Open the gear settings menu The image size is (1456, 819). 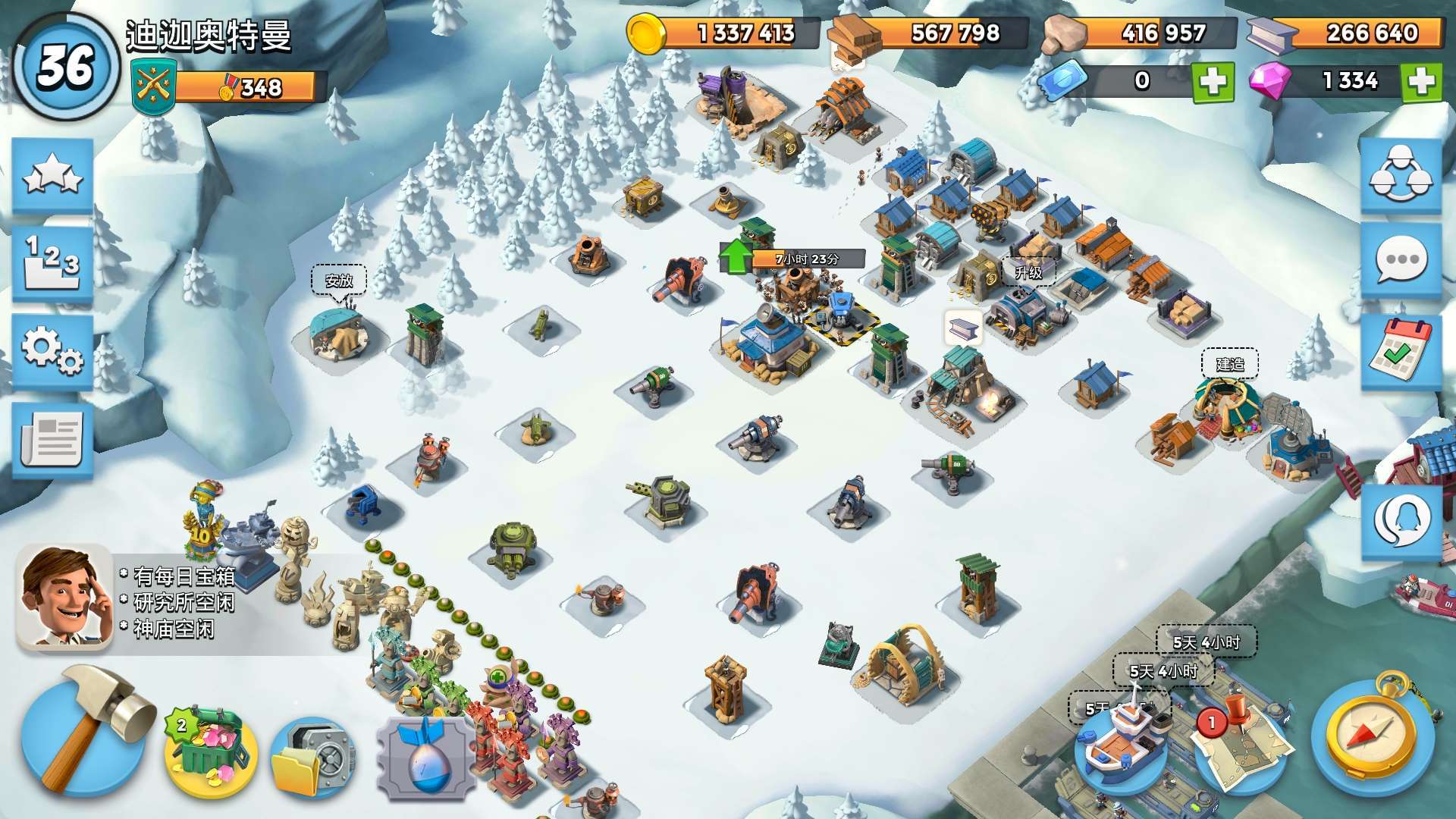[52, 351]
